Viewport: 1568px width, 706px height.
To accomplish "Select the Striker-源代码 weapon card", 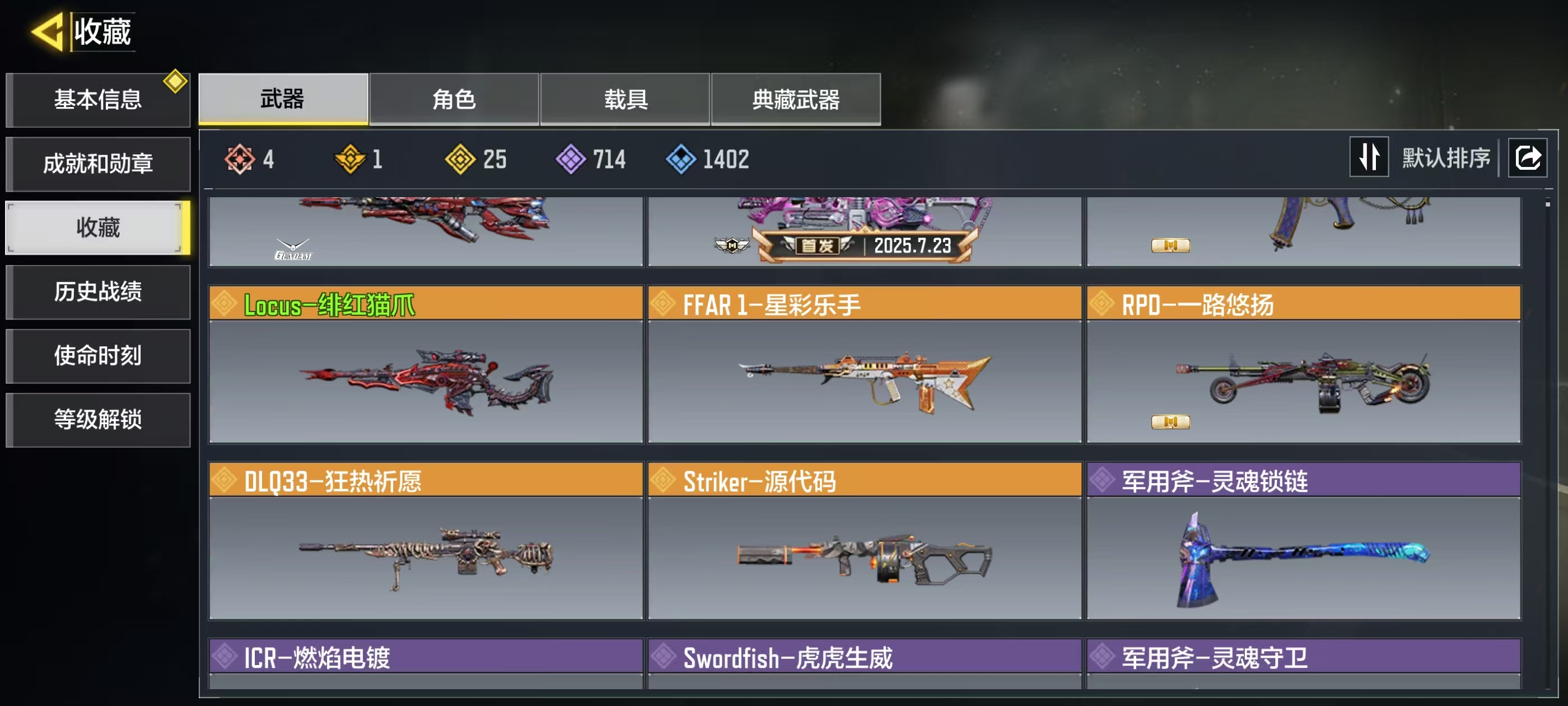I will 864,541.
